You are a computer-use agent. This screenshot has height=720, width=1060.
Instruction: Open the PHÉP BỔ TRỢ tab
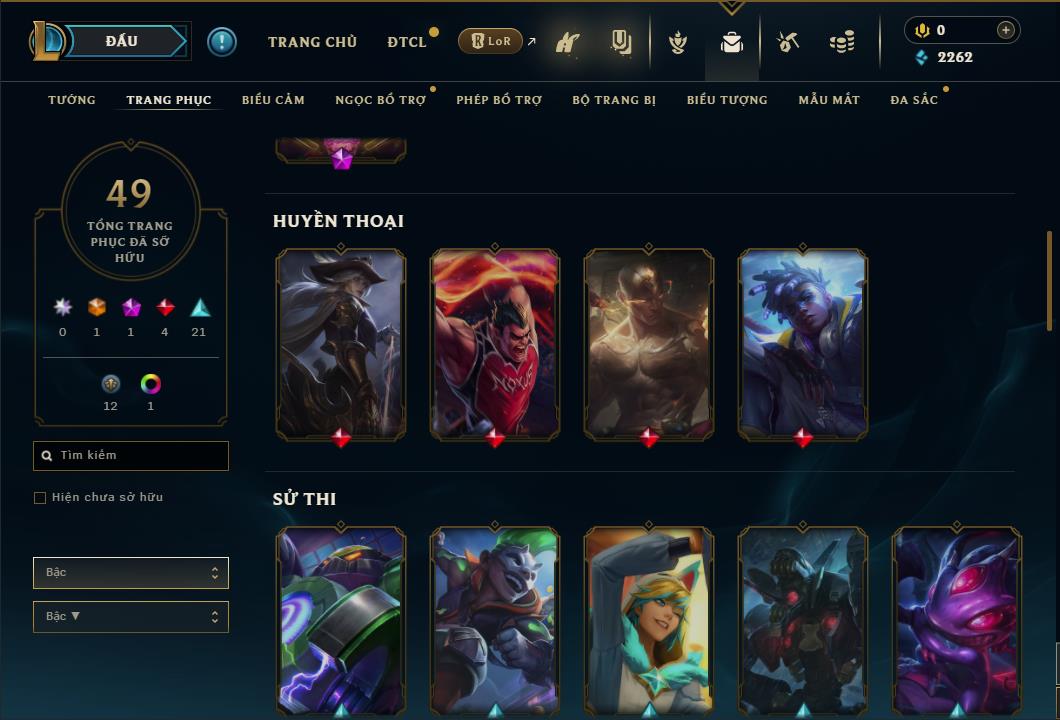499,100
